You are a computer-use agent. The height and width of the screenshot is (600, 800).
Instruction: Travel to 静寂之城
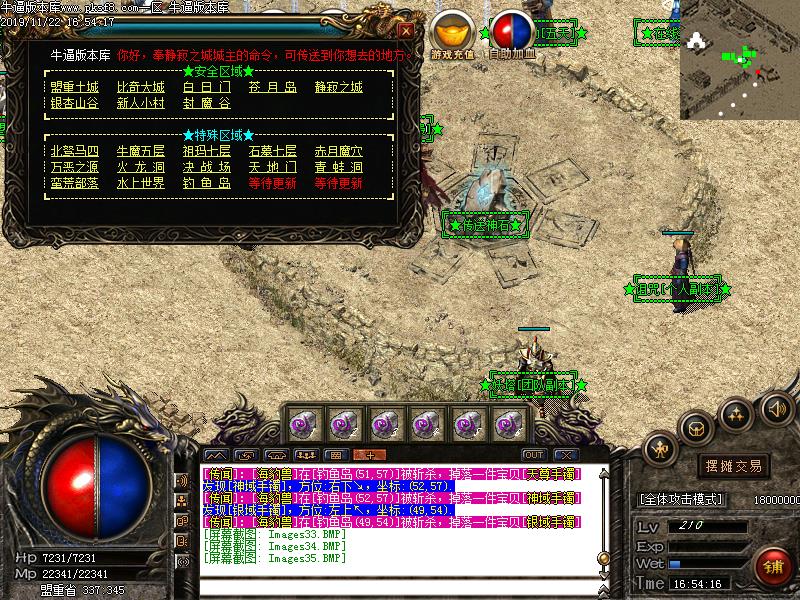(x=338, y=87)
